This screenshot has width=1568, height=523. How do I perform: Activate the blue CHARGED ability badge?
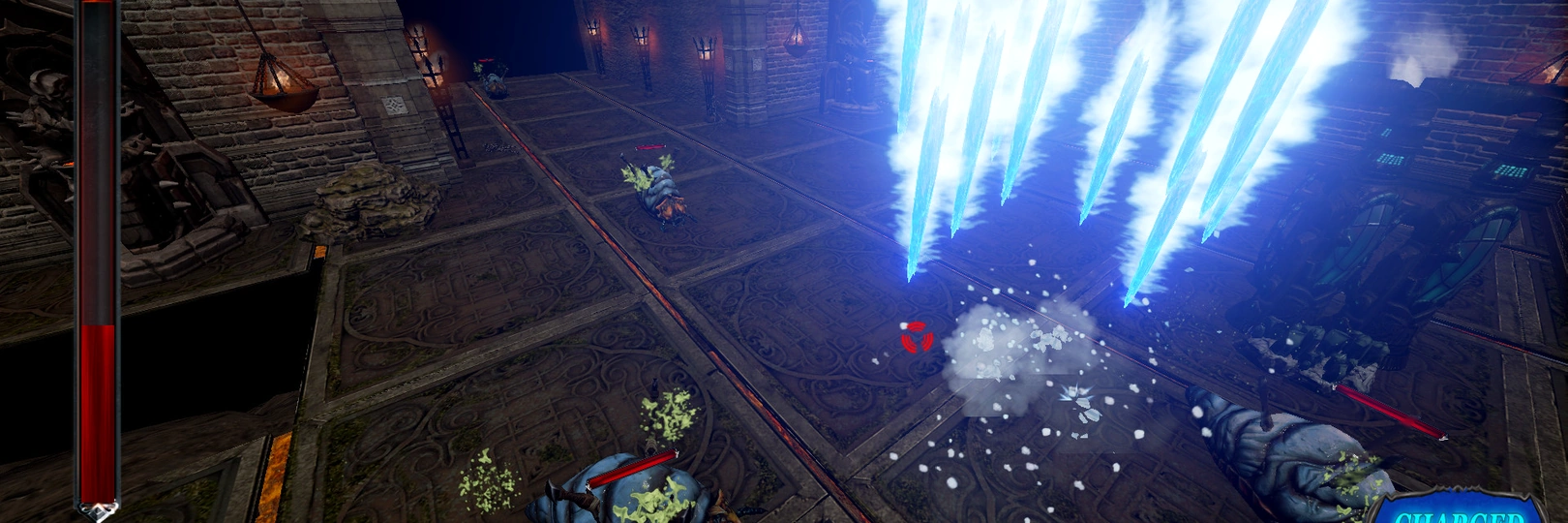click(x=1459, y=512)
